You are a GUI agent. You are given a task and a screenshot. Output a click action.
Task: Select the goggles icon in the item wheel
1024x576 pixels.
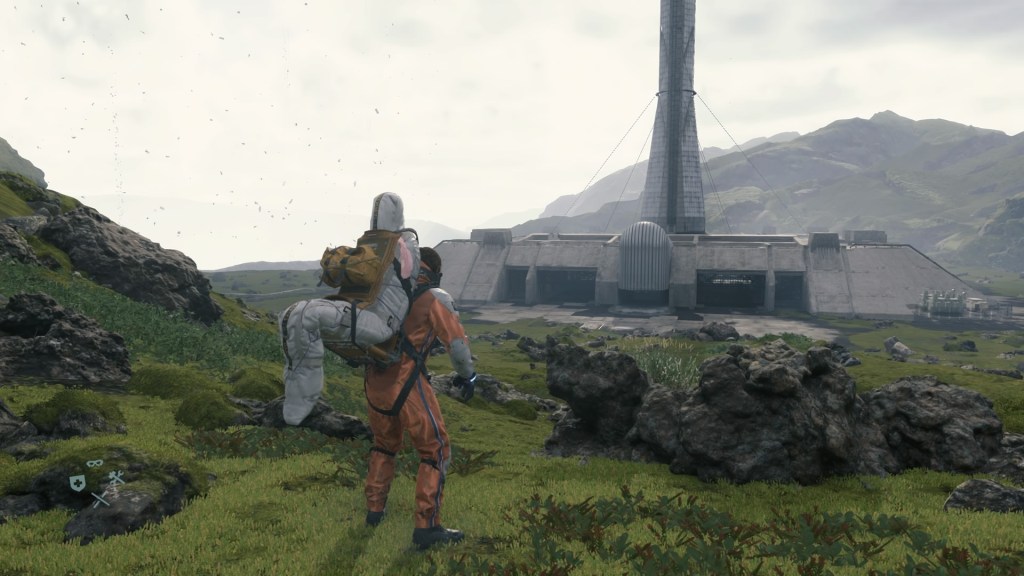95,464
